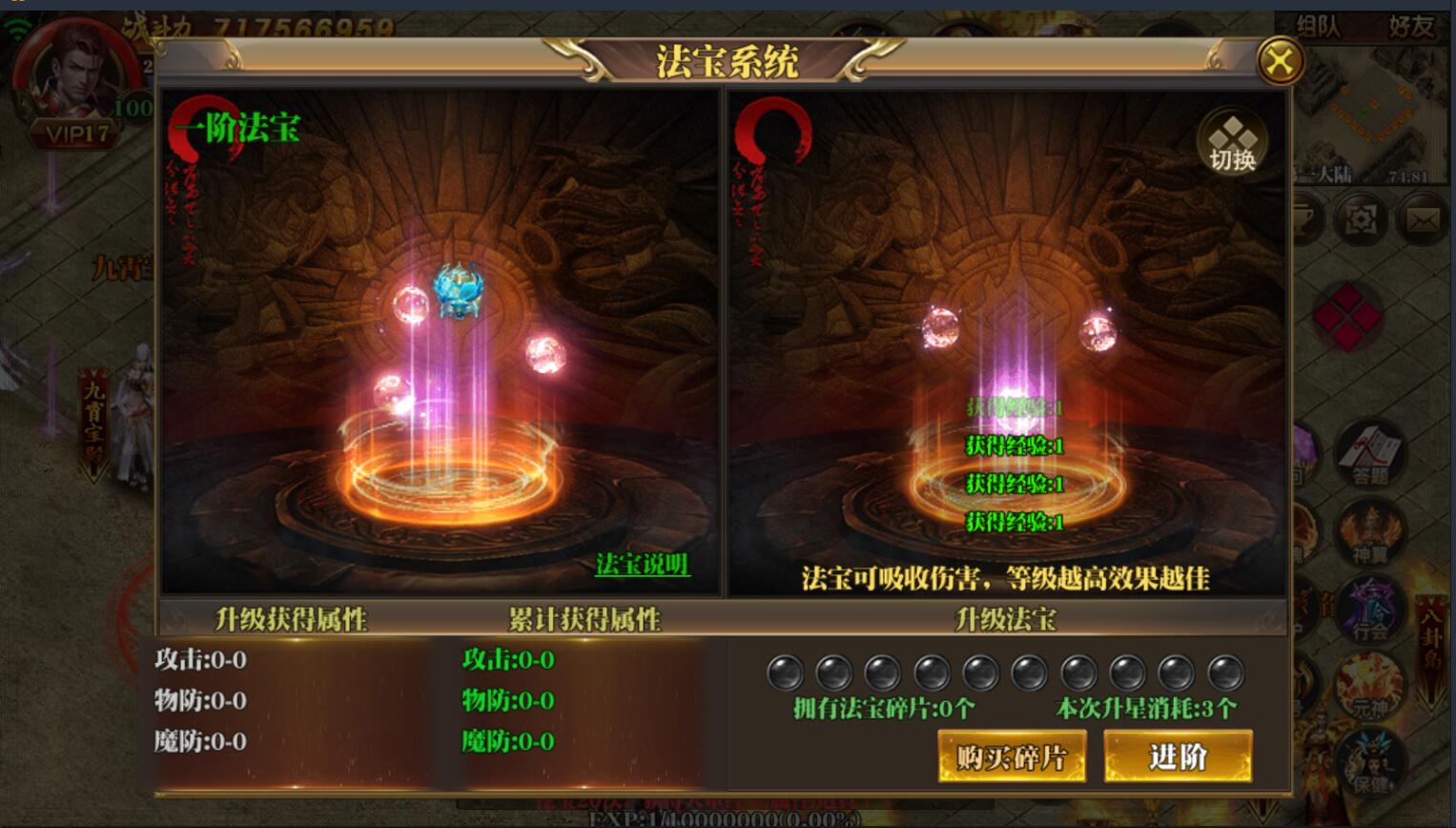This screenshot has width=1456, height=828.
Task: Click the VIP17 badge
Action: coord(78,134)
